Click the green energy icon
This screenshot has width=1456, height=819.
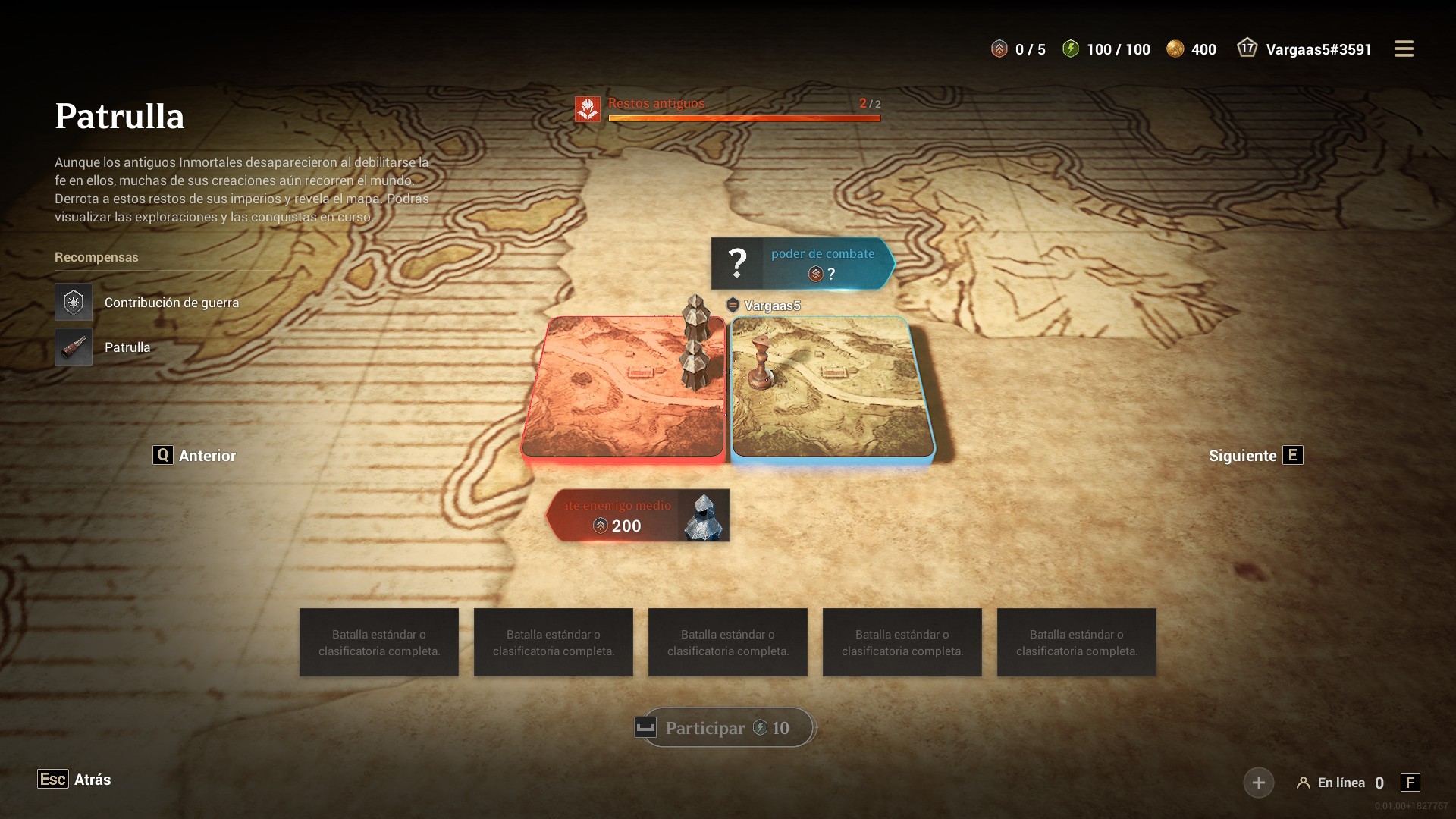click(1070, 49)
